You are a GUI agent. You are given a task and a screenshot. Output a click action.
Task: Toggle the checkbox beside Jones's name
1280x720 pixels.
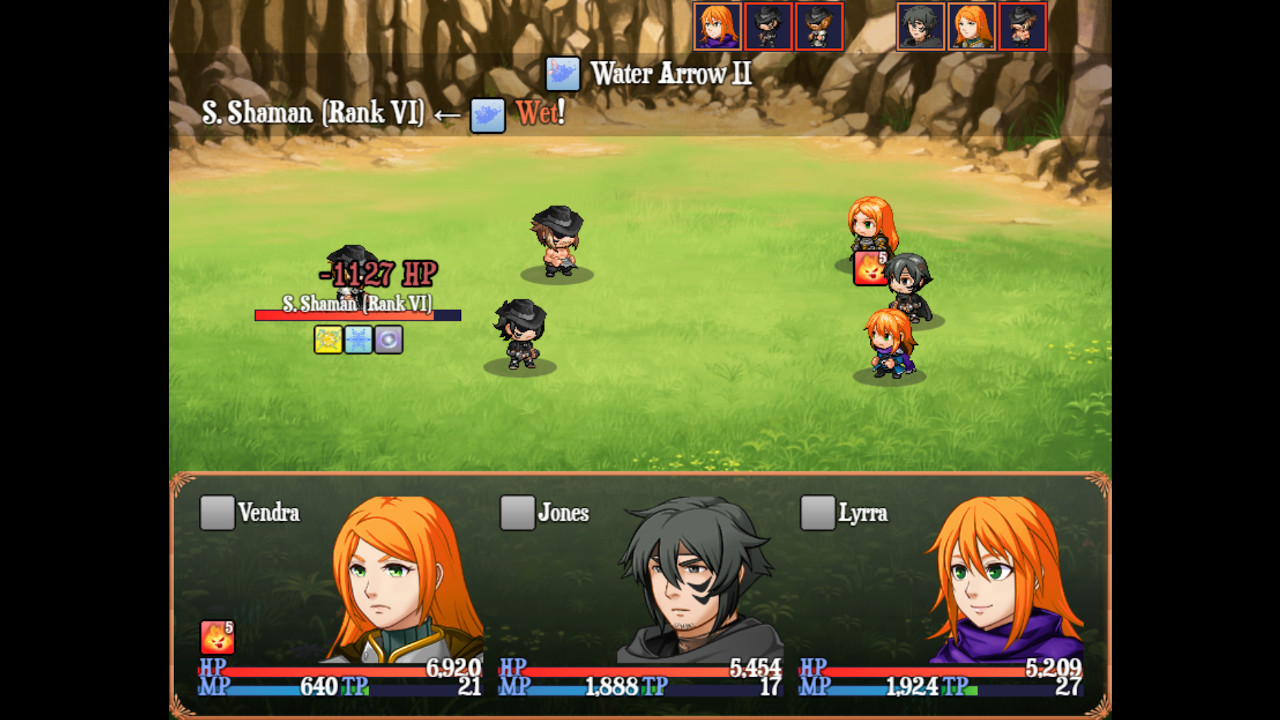[x=516, y=513]
